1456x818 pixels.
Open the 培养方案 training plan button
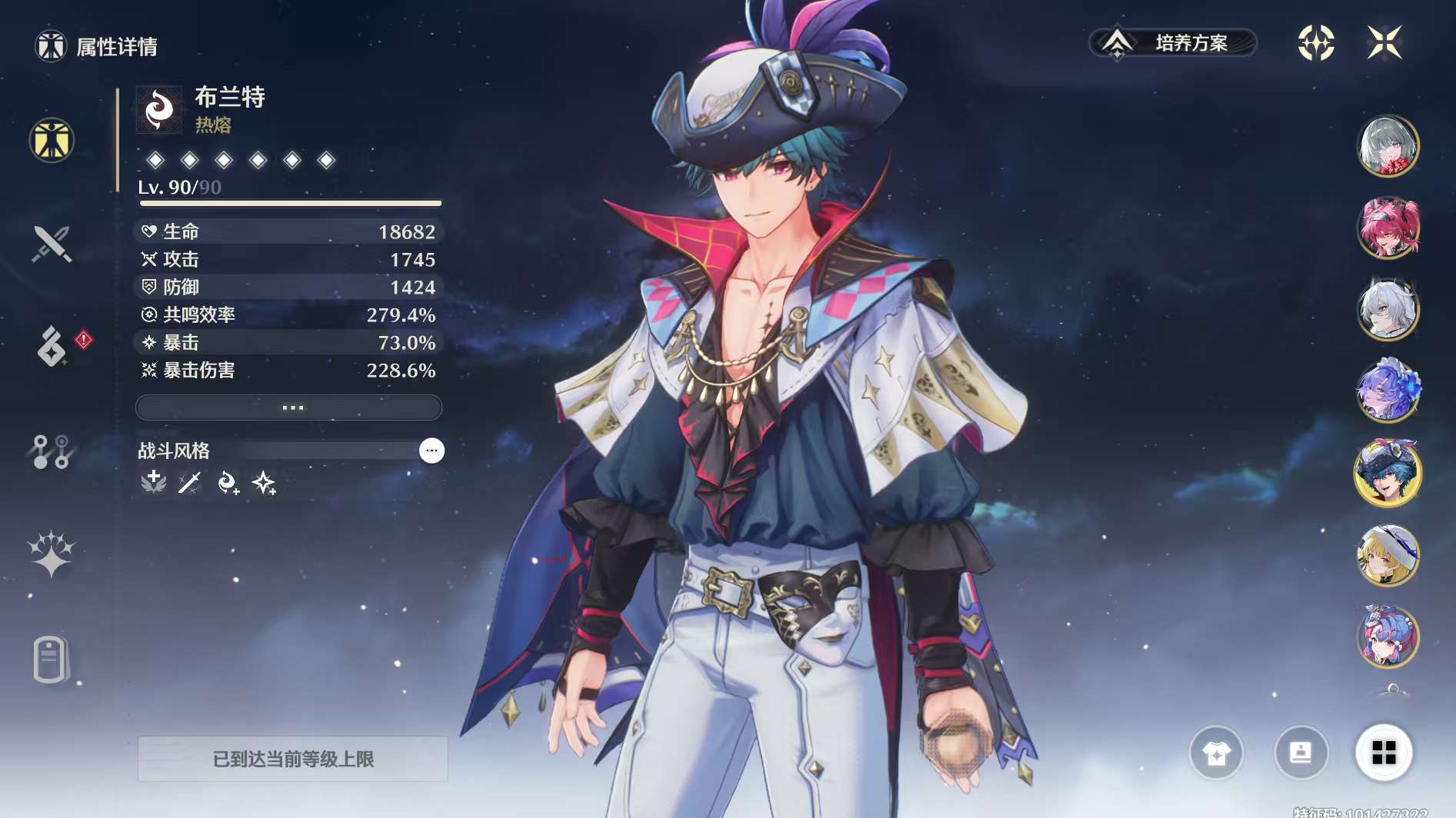pyautogui.click(x=1173, y=42)
